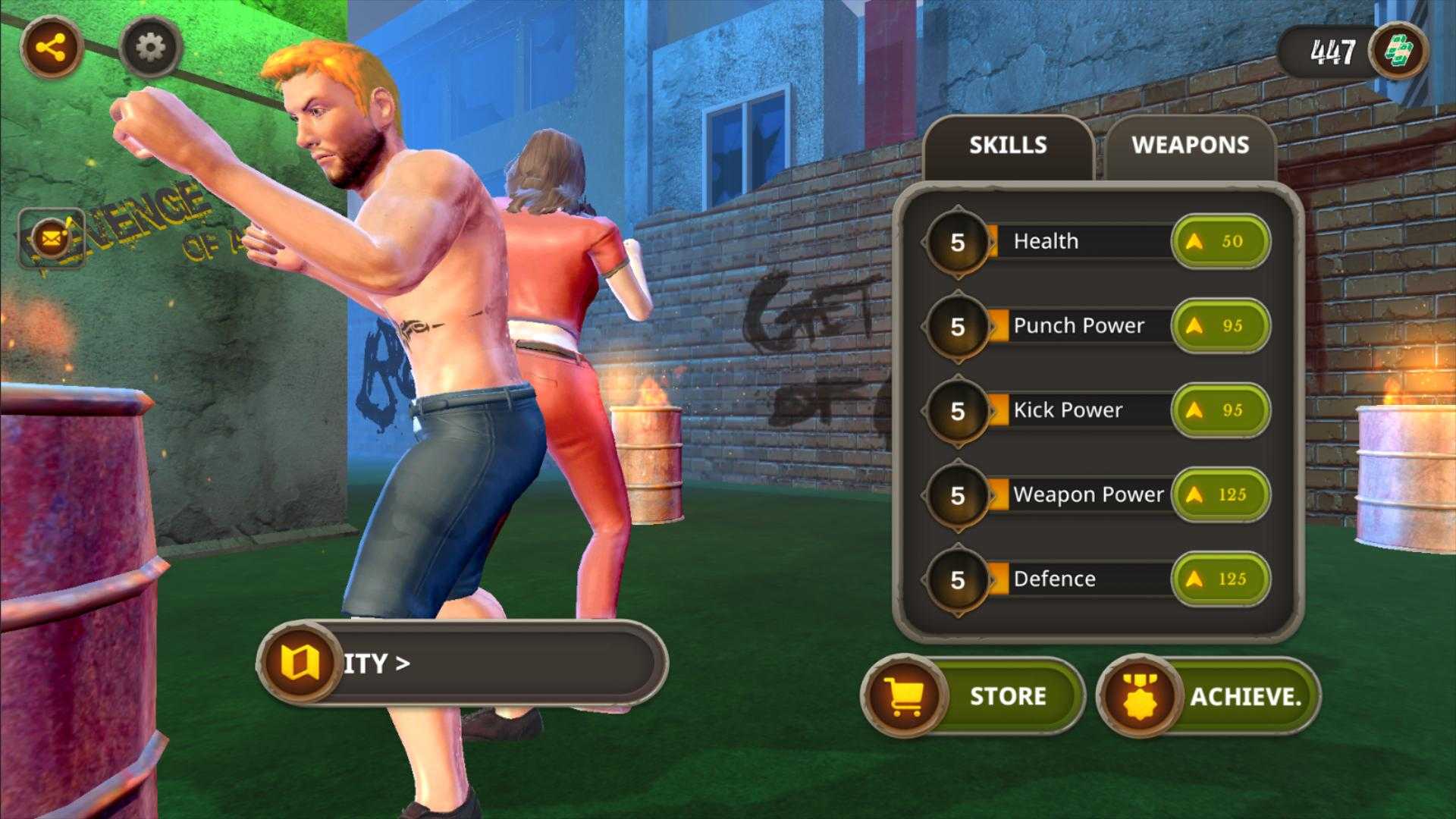Upgrade Health for 50 cash
Viewport: 1456px width, 819px height.
coord(1220,242)
